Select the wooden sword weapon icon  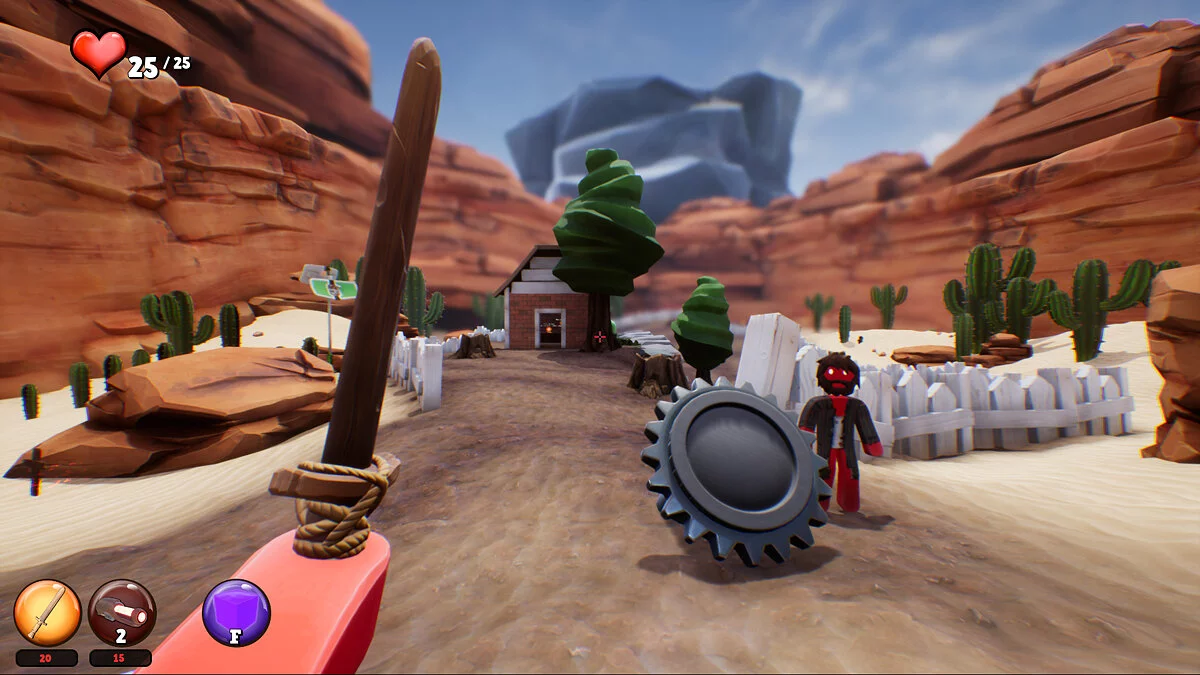coord(47,613)
